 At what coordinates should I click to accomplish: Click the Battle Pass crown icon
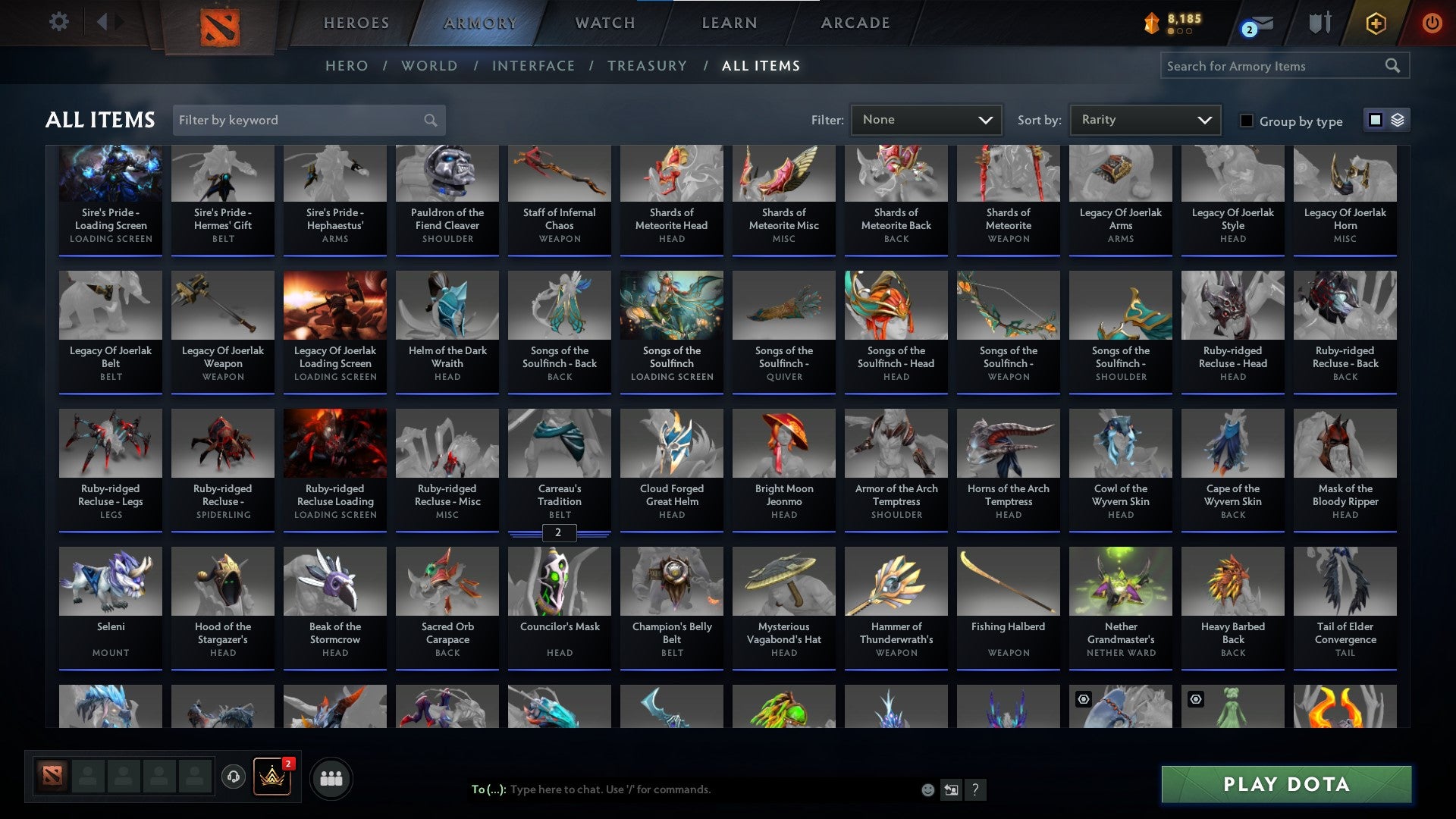coord(272,777)
